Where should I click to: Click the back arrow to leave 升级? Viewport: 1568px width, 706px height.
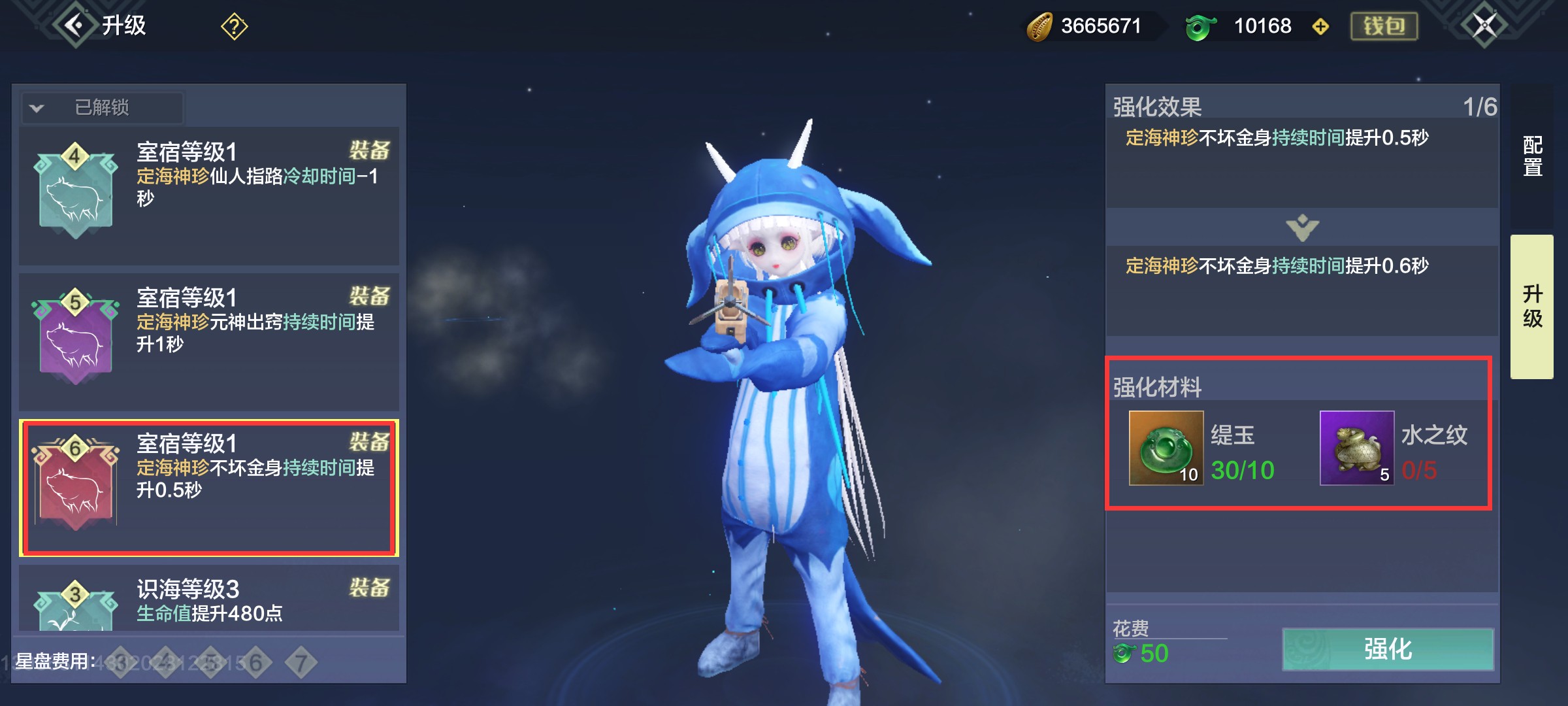click(72, 25)
